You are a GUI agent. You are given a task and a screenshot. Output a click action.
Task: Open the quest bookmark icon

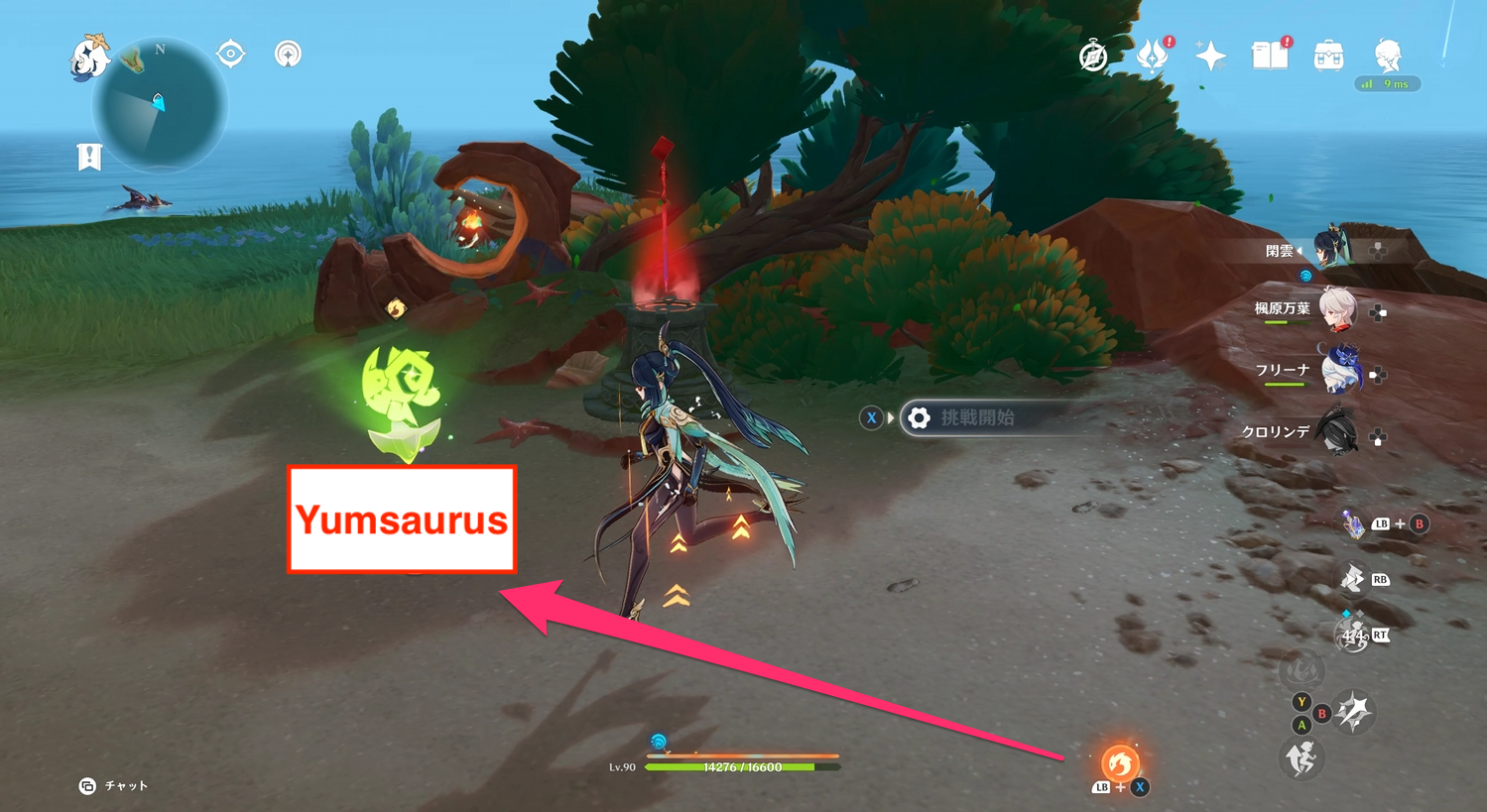[x=89, y=157]
